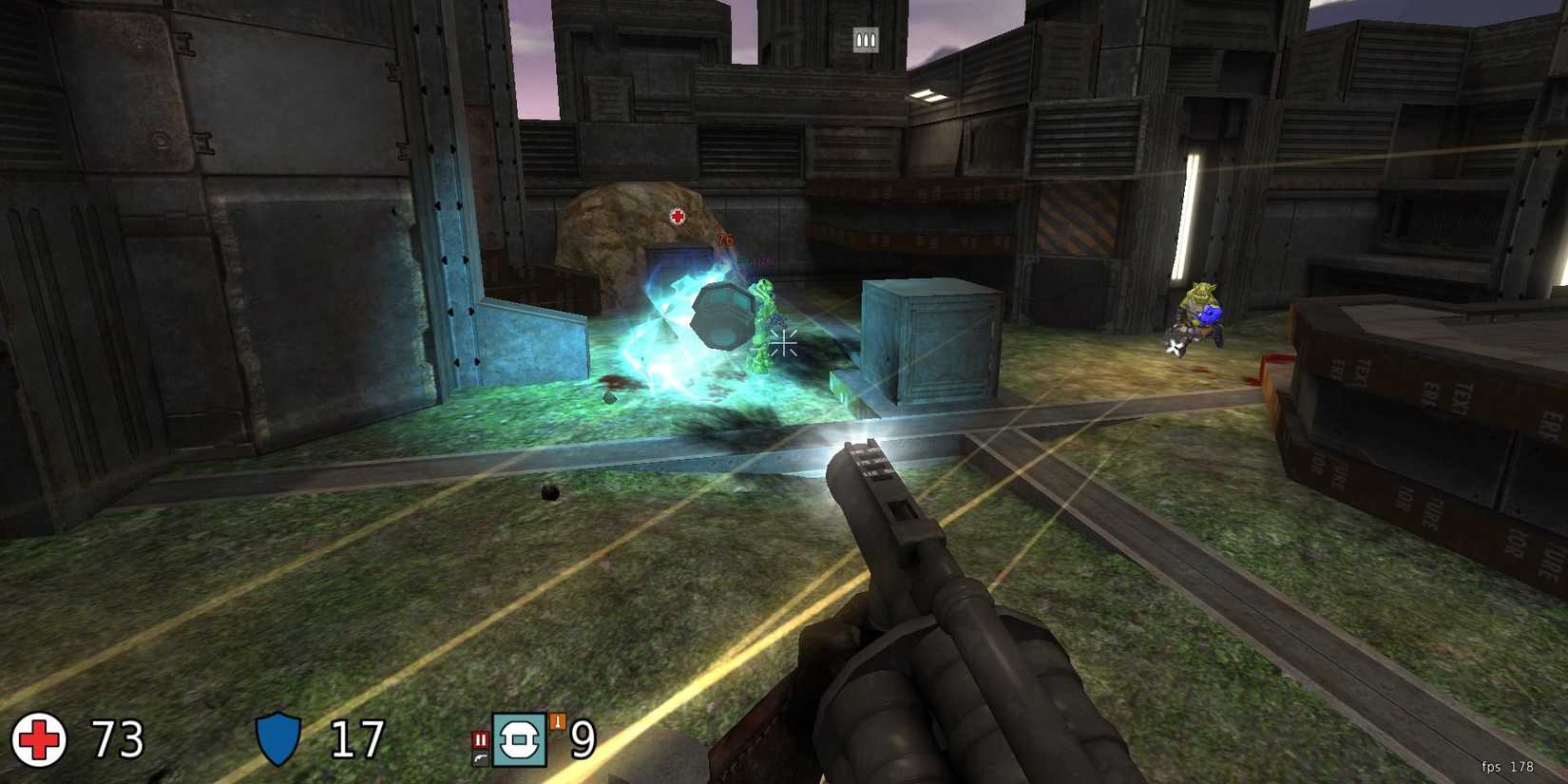Image resolution: width=1568 pixels, height=784 pixels.
Task: Click the metal crate near the center
Action: (x=931, y=342)
